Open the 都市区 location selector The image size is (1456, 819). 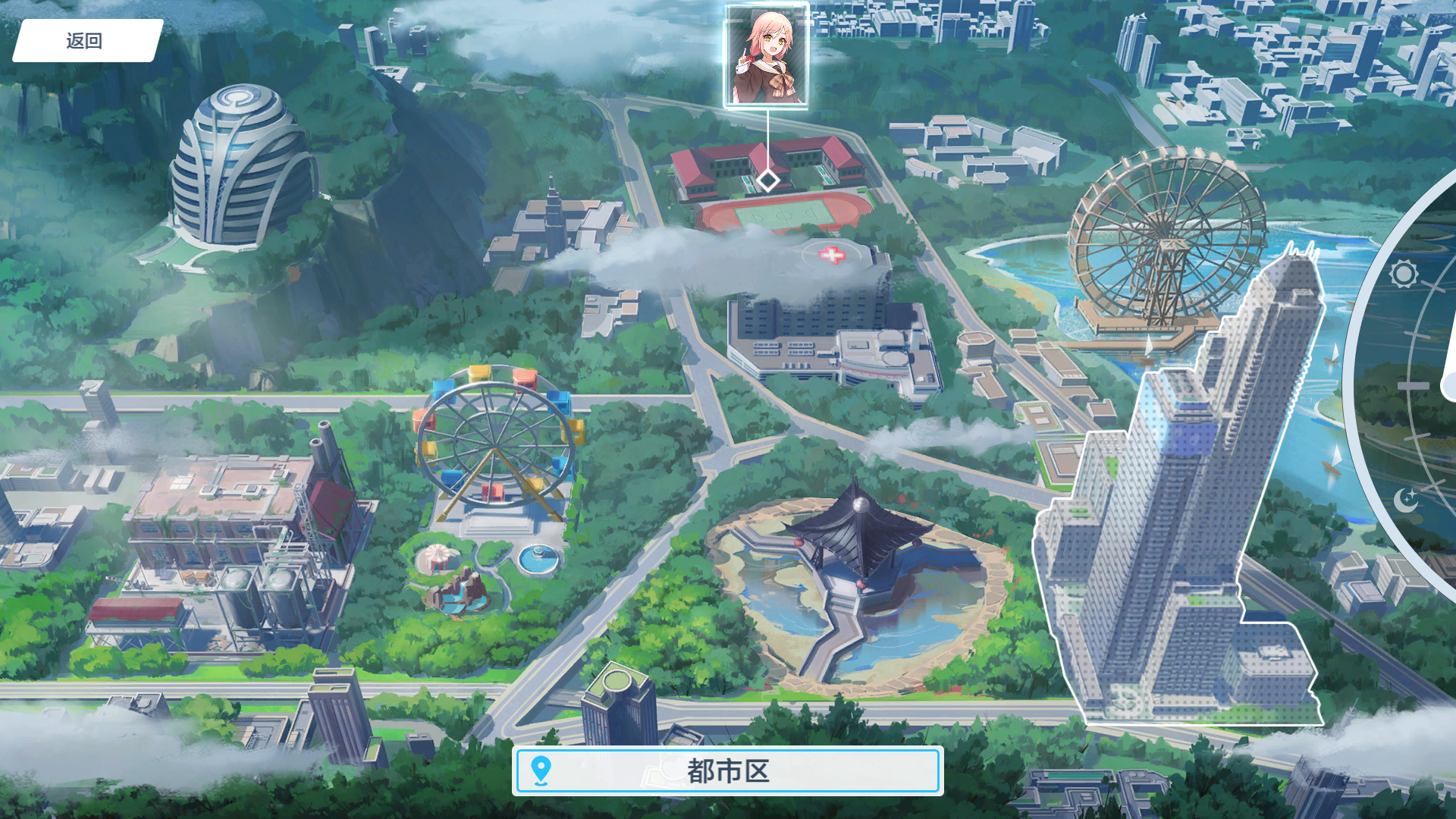pyautogui.click(x=727, y=771)
